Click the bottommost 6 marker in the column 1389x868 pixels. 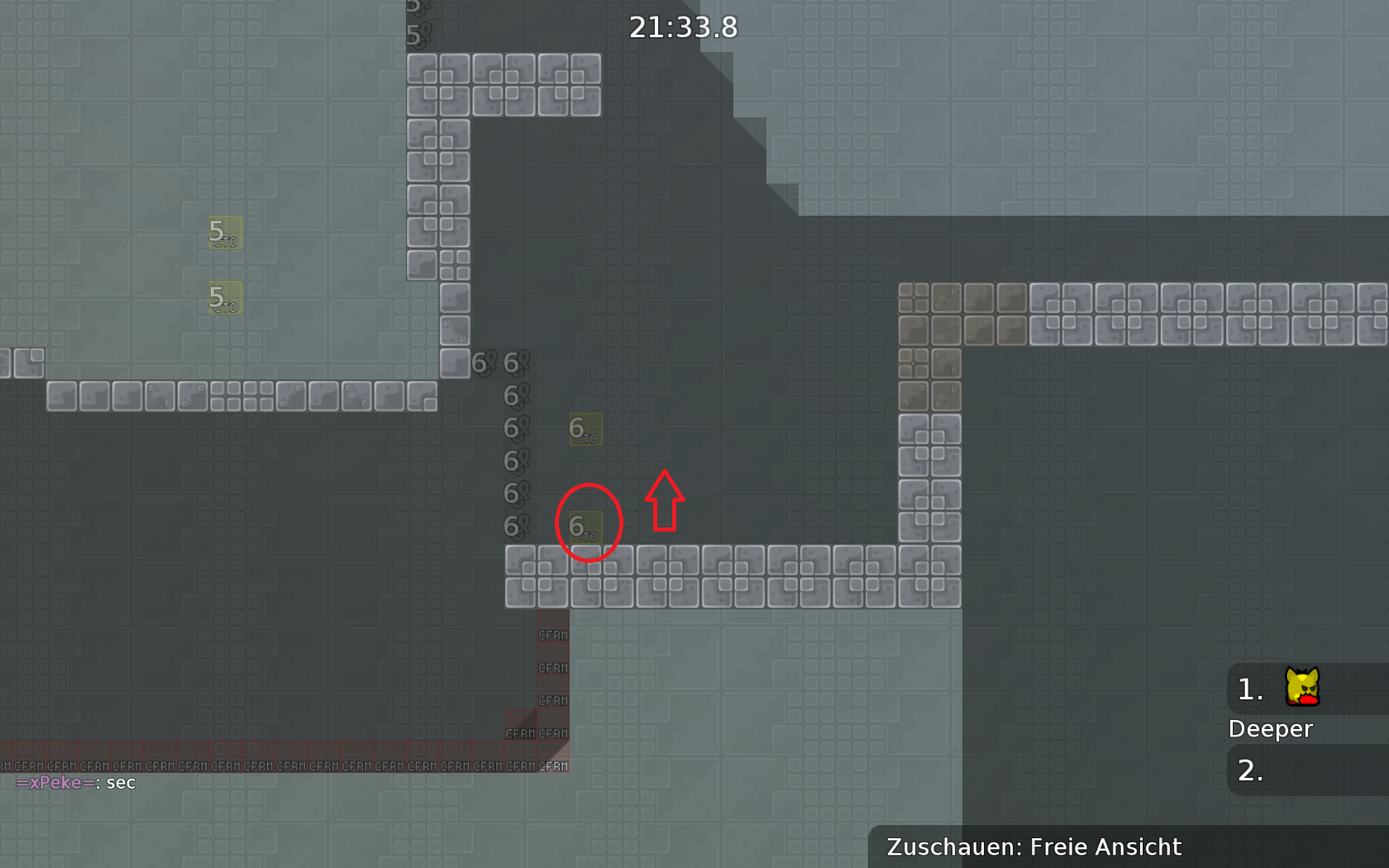pyautogui.click(x=513, y=524)
